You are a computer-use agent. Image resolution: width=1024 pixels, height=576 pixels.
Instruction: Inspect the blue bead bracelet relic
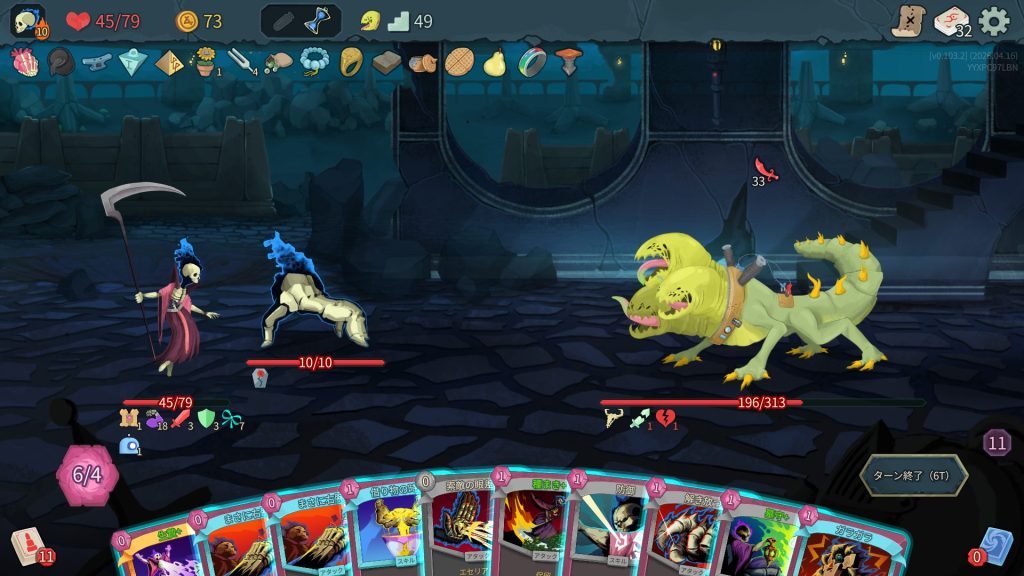315,62
